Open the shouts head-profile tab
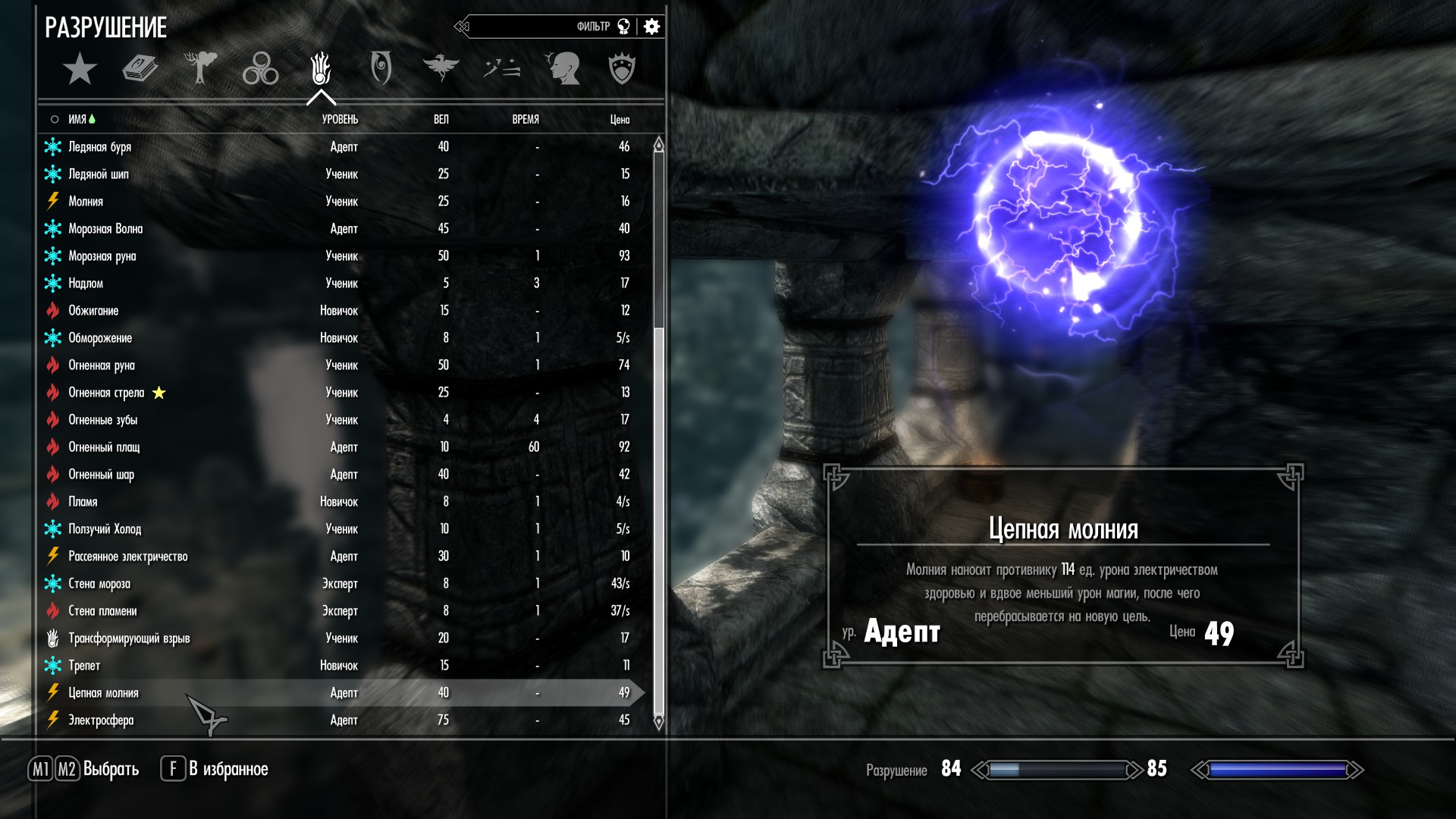This screenshot has width=1456, height=819. 562,69
